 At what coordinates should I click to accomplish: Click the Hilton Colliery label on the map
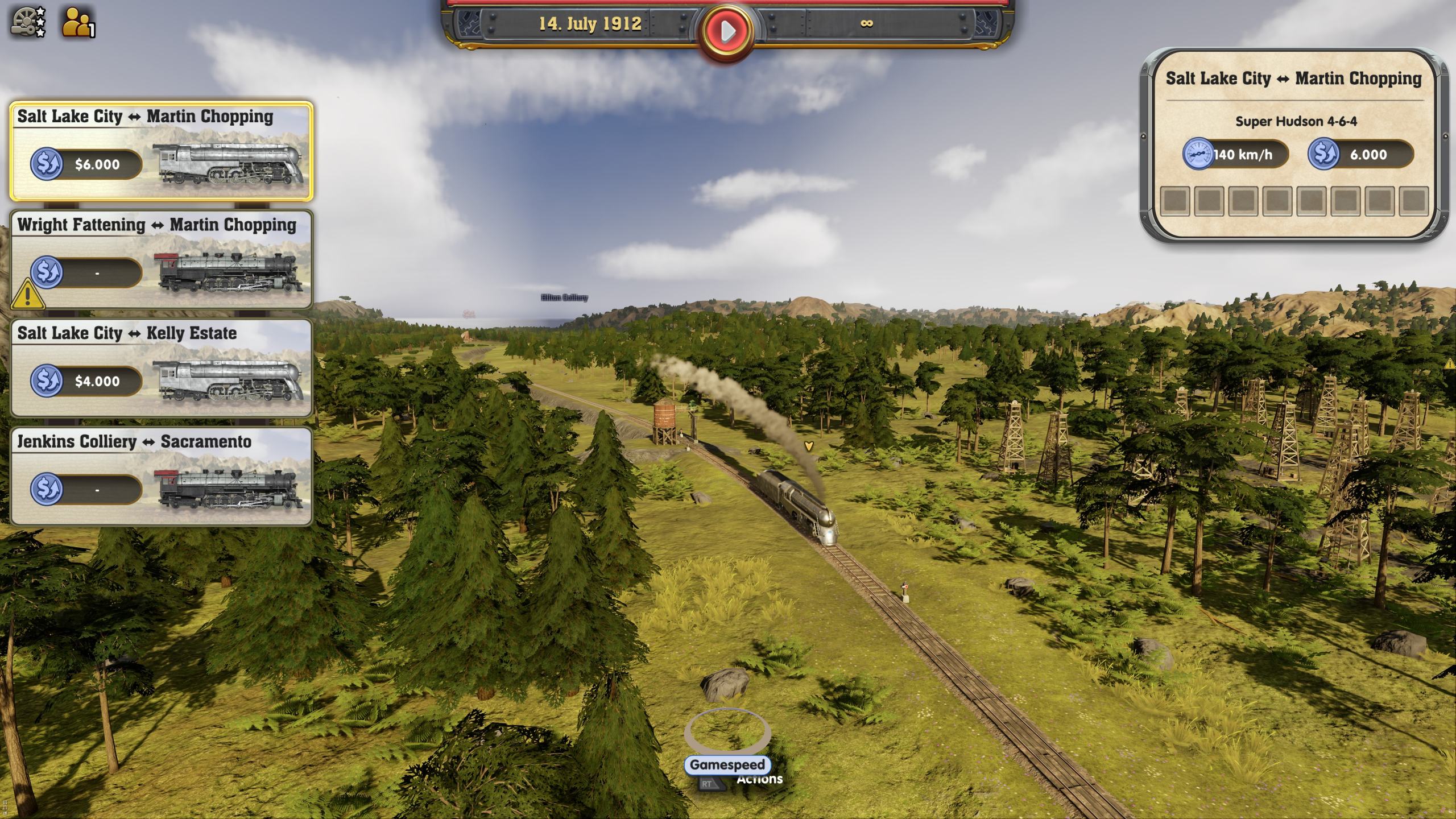(x=563, y=297)
